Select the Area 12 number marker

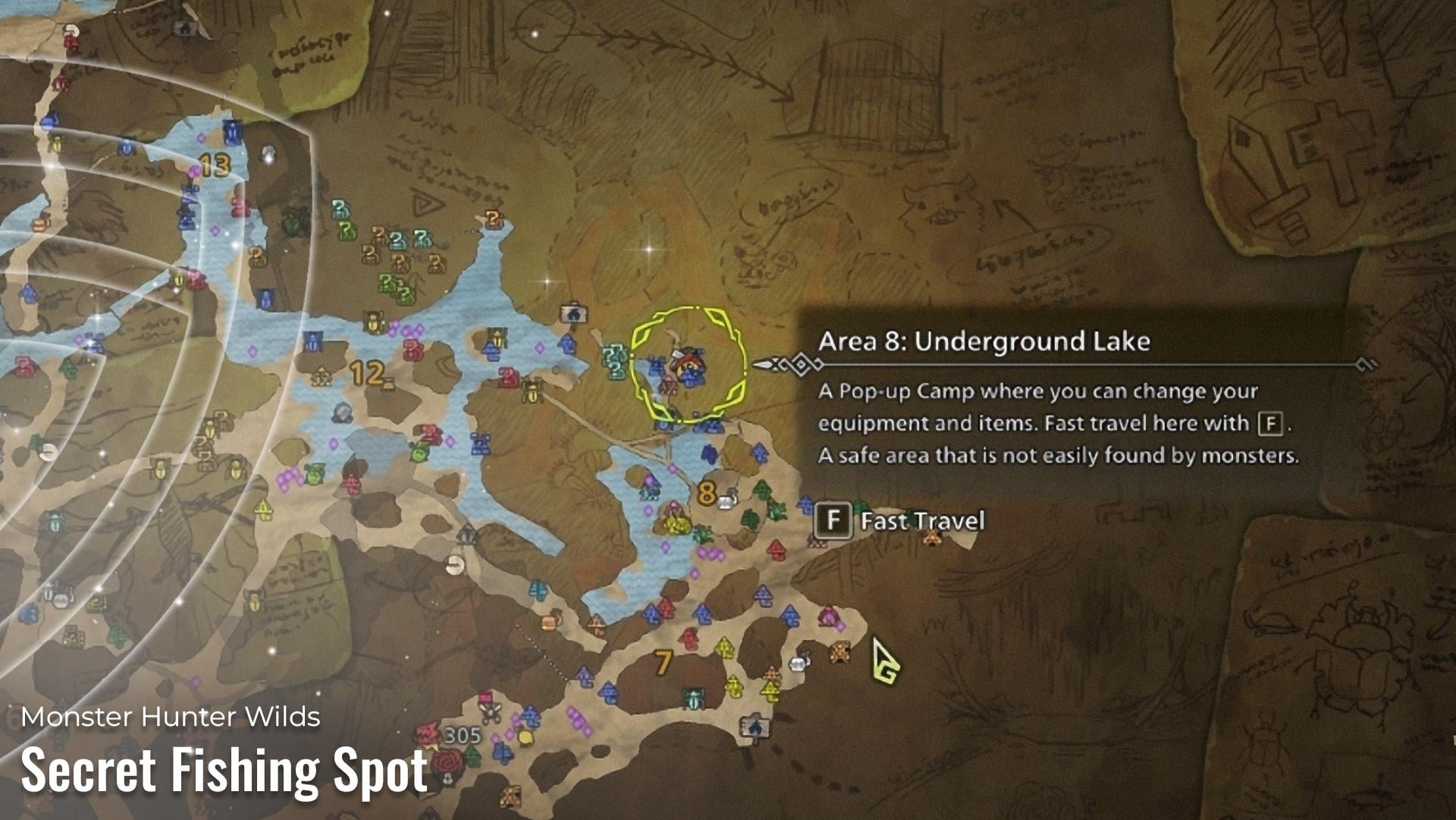click(x=367, y=372)
